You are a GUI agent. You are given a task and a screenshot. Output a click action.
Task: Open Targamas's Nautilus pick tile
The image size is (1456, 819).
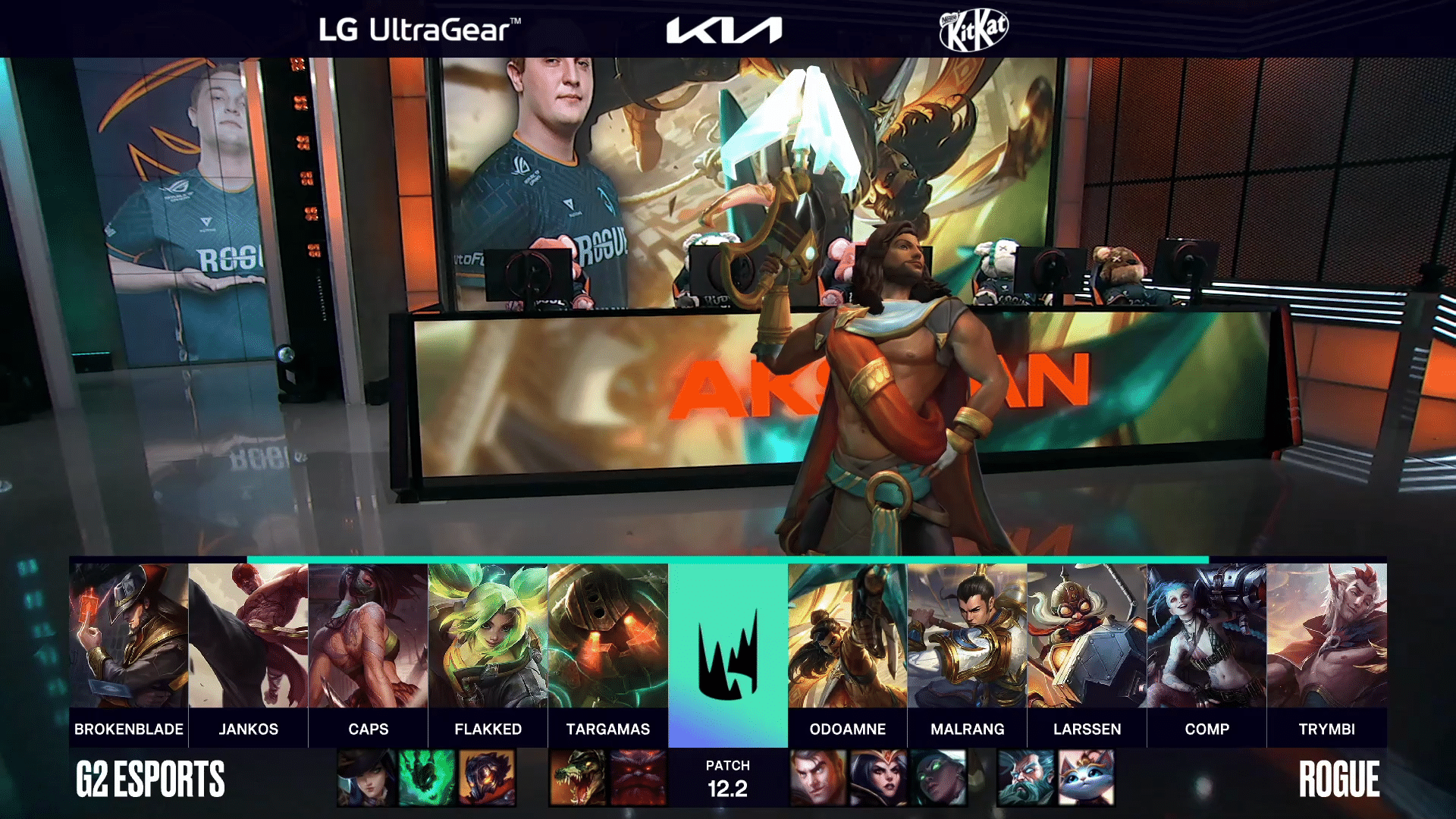click(x=607, y=635)
